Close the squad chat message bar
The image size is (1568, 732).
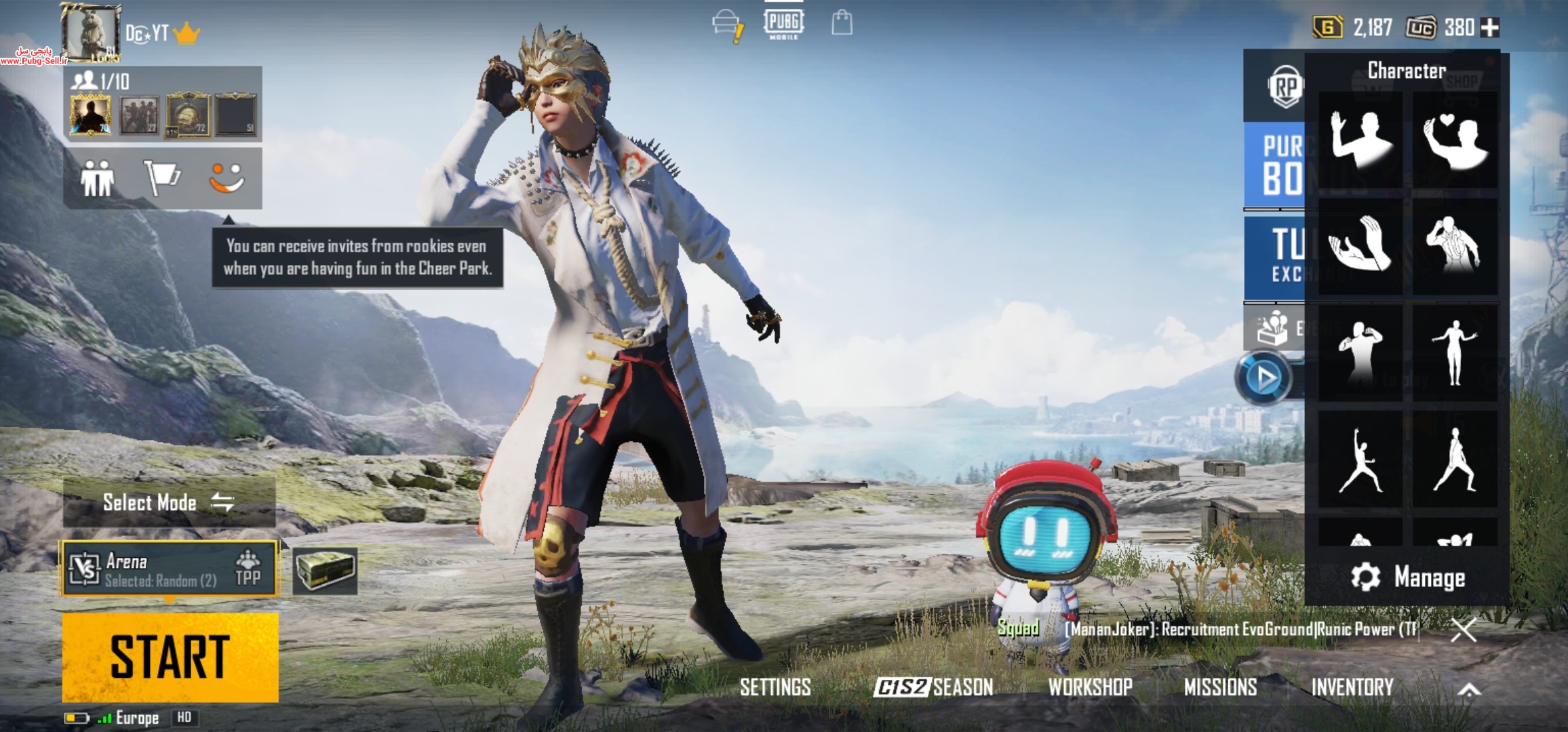[1463, 630]
